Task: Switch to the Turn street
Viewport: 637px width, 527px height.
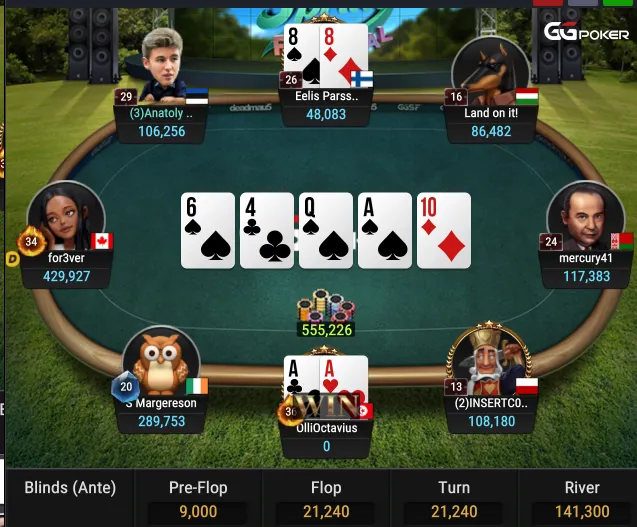Action: point(454,498)
